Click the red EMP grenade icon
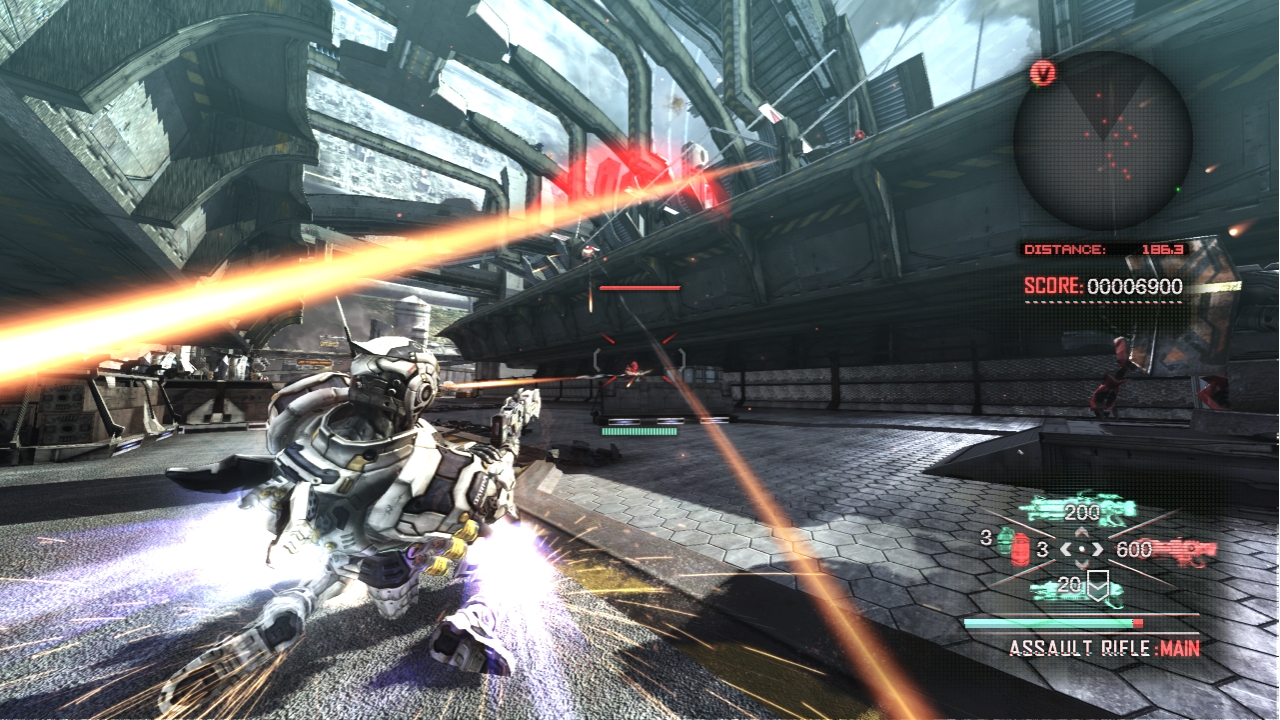This screenshot has width=1280, height=720. (x=1019, y=549)
